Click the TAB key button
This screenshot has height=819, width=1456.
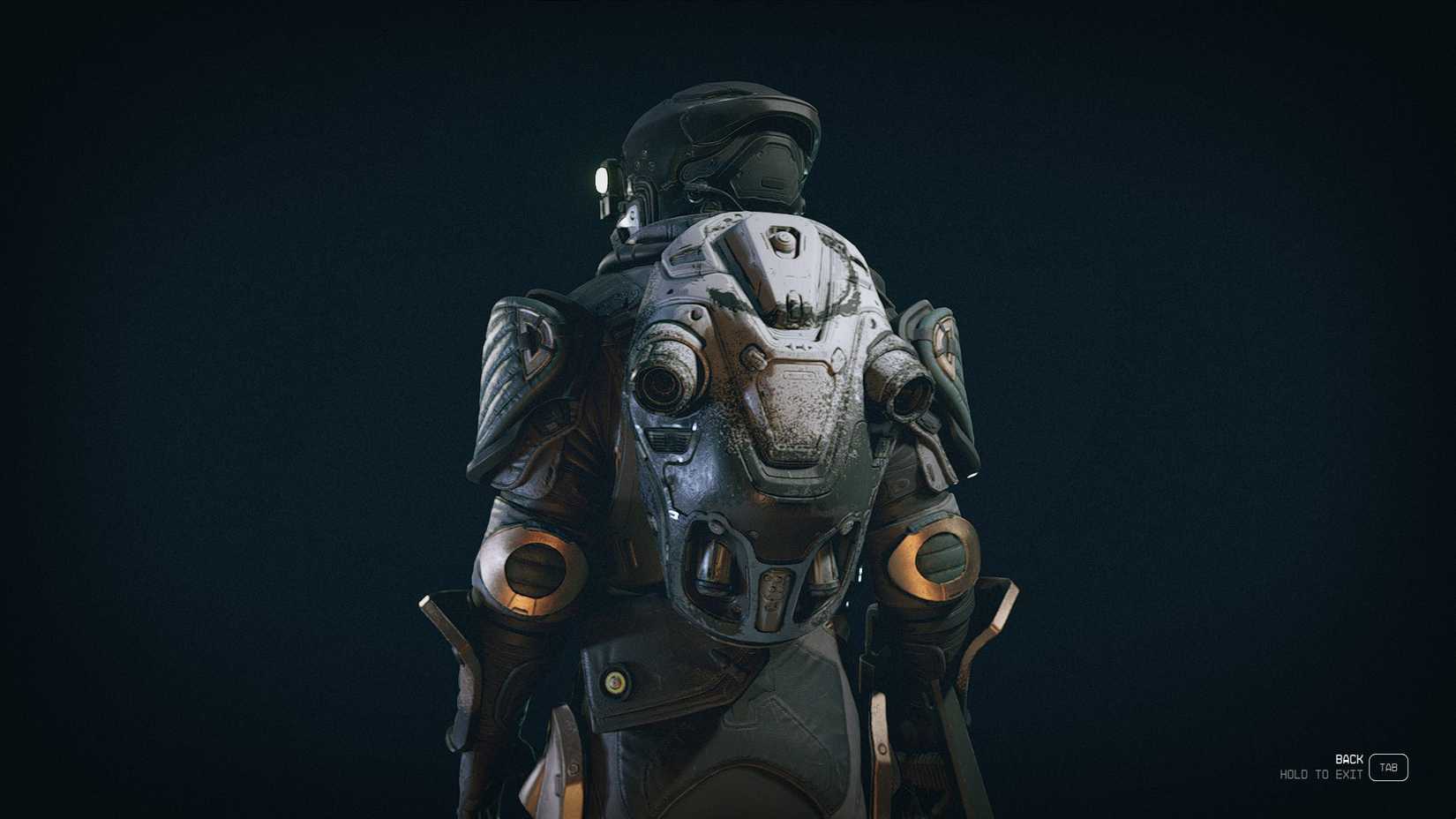1387,767
